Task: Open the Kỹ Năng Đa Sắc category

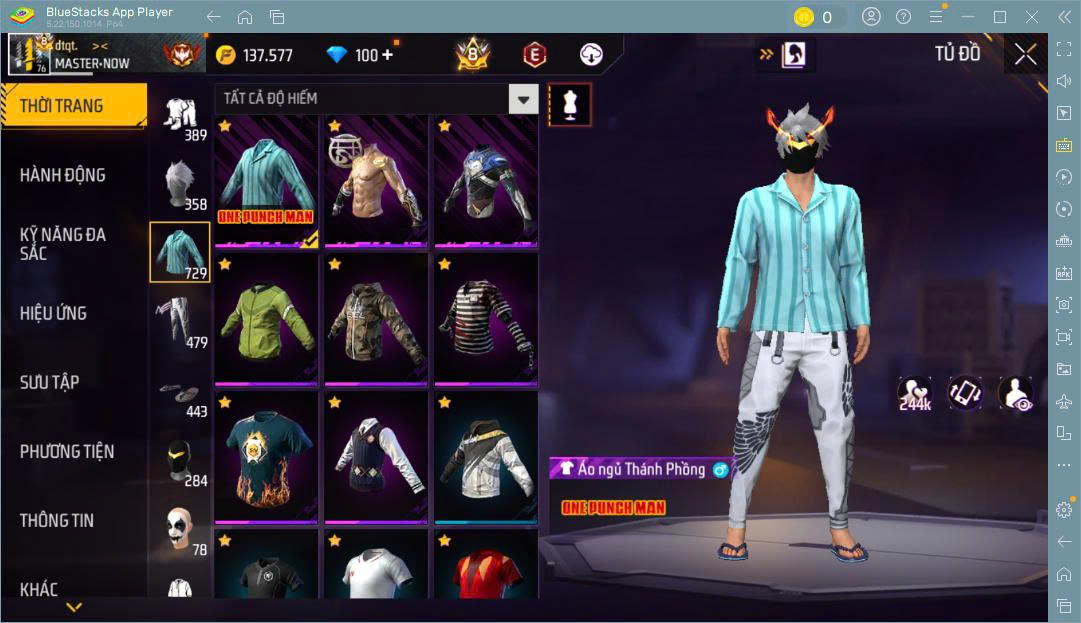Action: click(x=62, y=243)
